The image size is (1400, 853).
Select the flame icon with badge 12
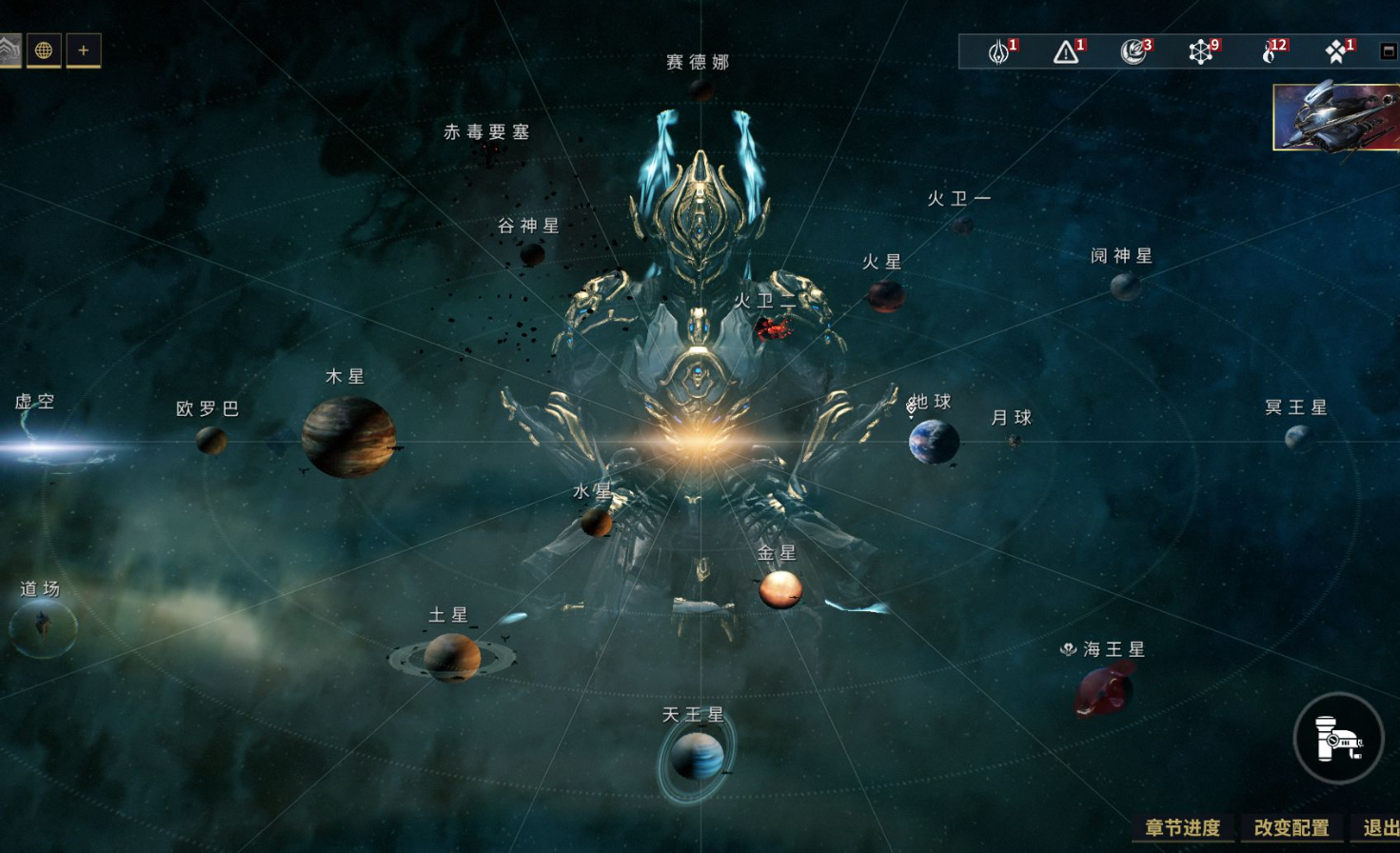tap(1269, 51)
